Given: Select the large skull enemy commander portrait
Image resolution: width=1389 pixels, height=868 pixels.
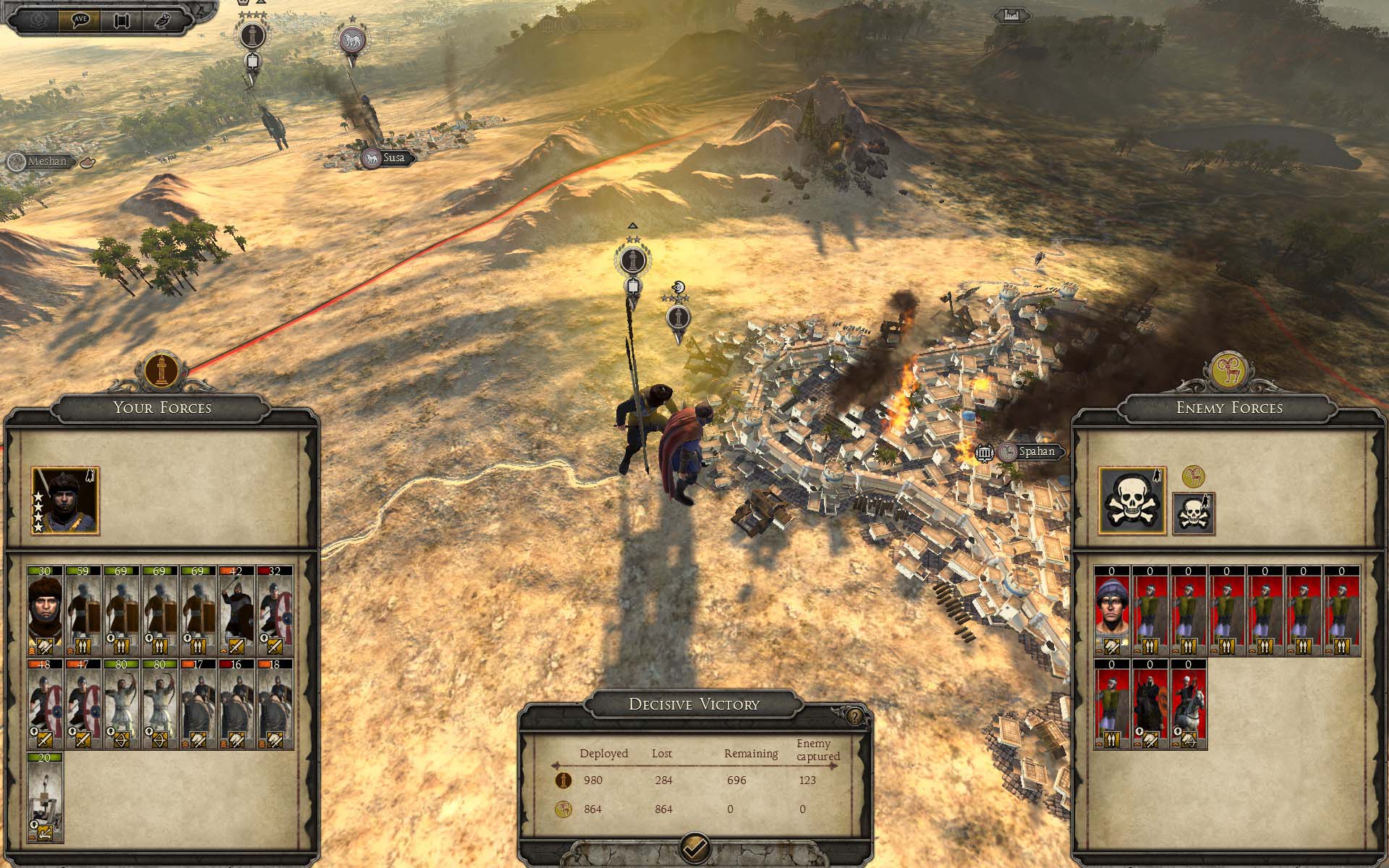Looking at the screenshot, I should tap(1132, 501).
